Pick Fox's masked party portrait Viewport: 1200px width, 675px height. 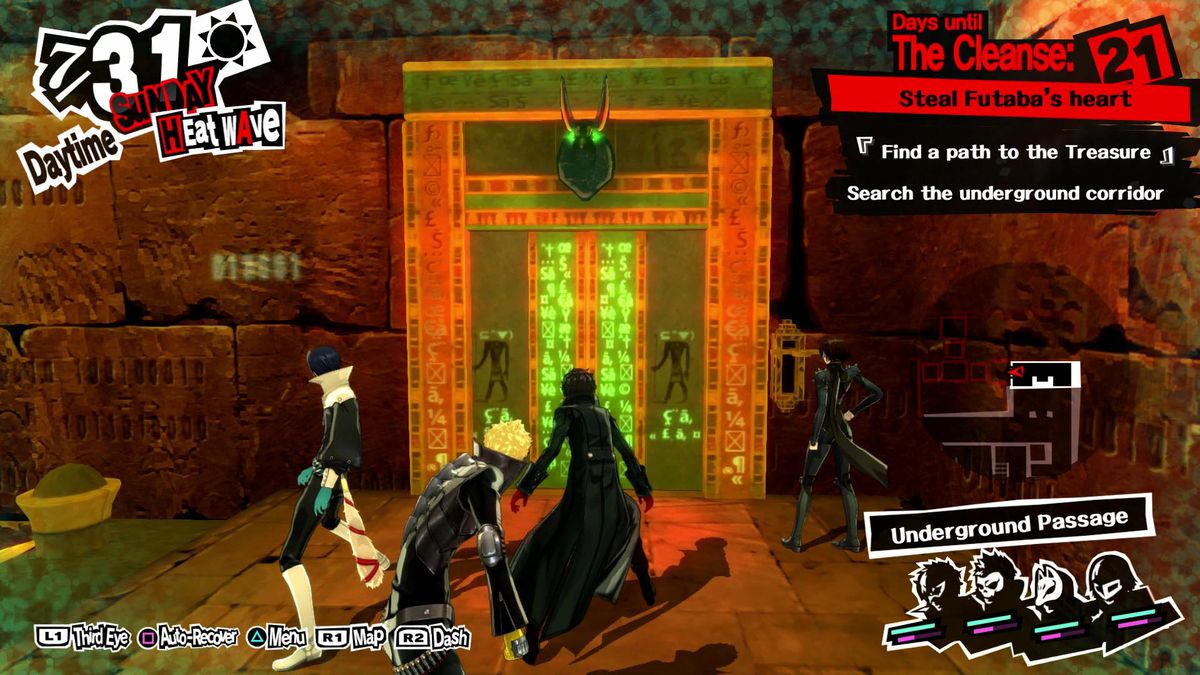coord(1047,588)
